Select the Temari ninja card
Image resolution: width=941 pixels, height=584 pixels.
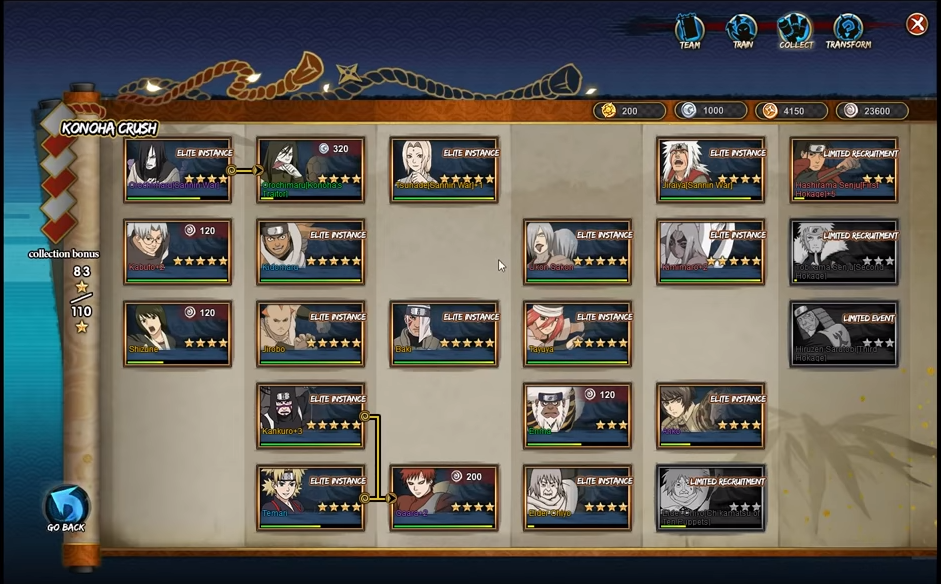coord(310,497)
